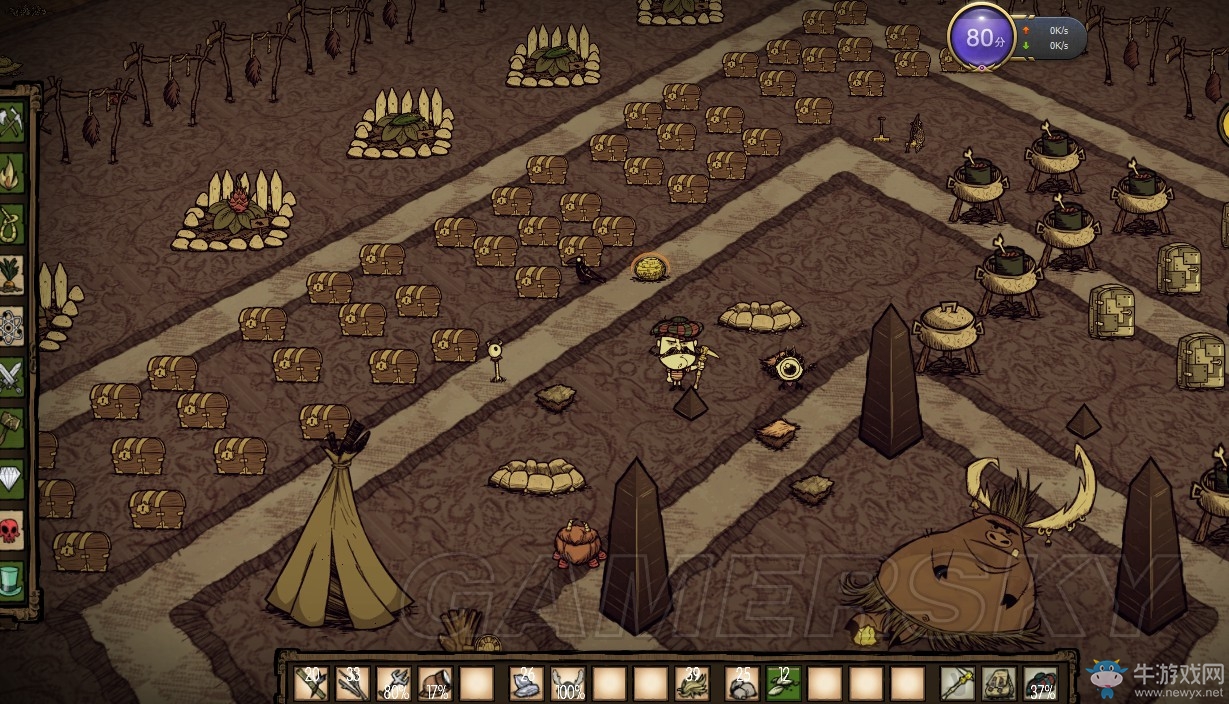
Task: Open the equipped backpack slot
Action: 999,684
